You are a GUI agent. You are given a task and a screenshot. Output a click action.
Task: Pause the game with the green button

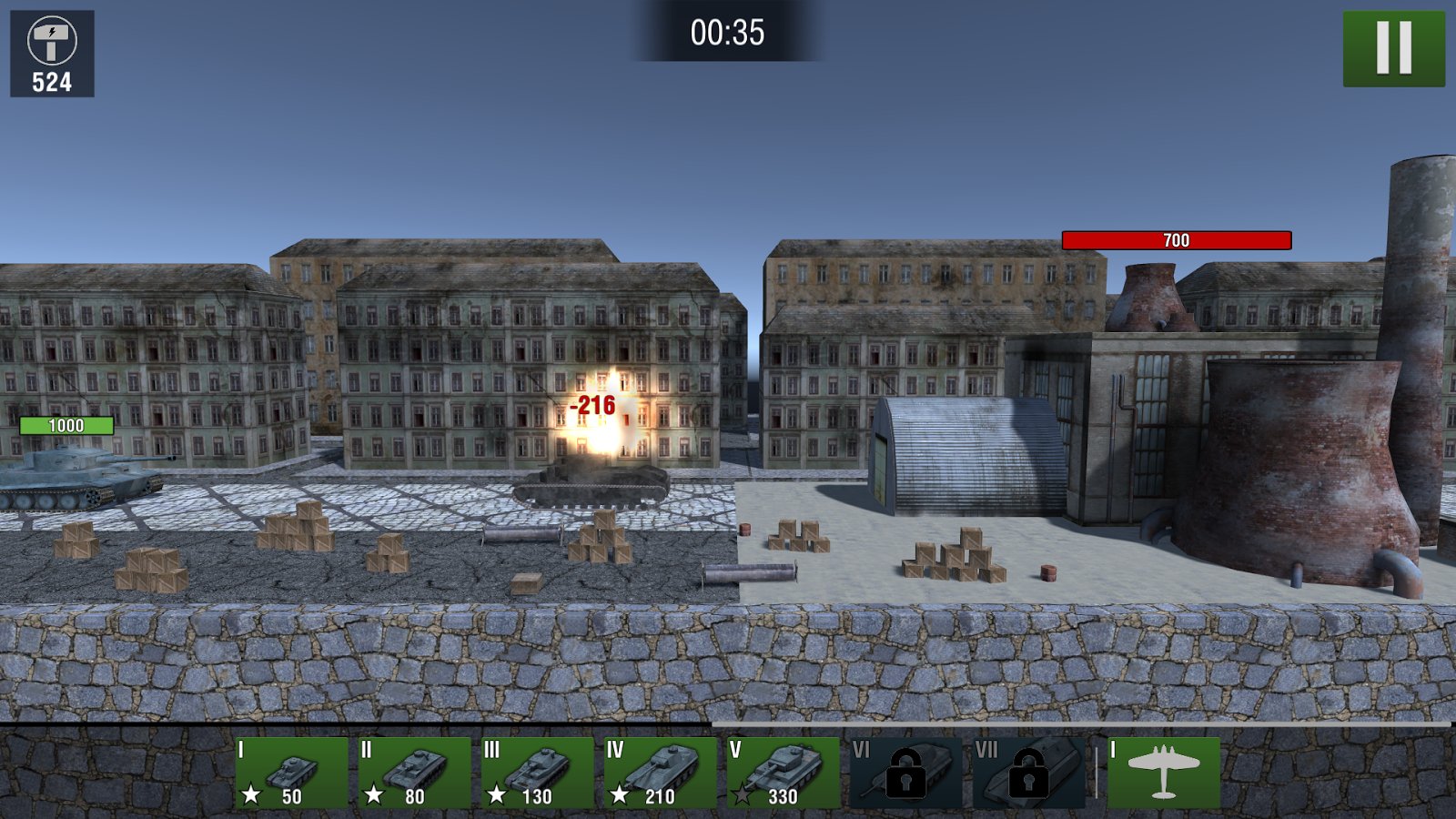[1393, 48]
